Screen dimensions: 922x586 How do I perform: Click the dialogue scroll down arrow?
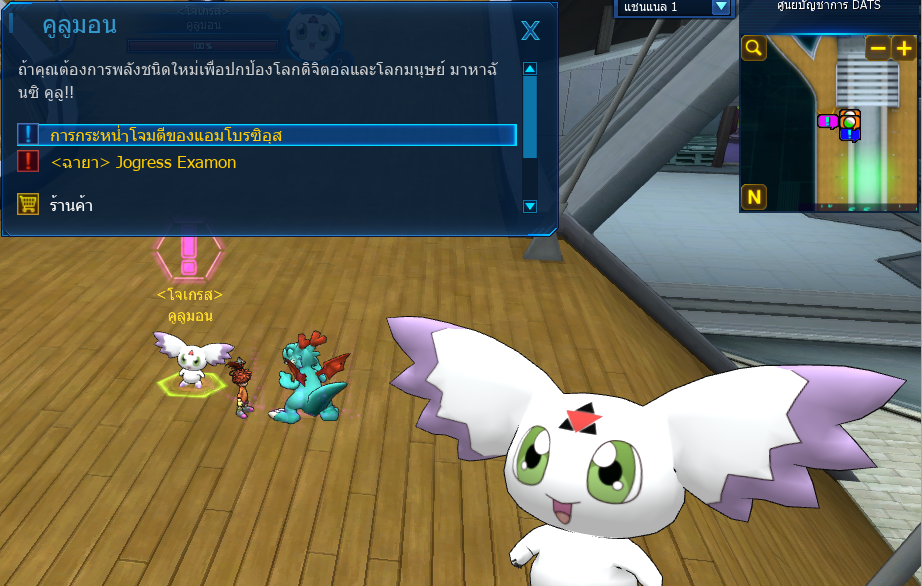(x=530, y=206)
